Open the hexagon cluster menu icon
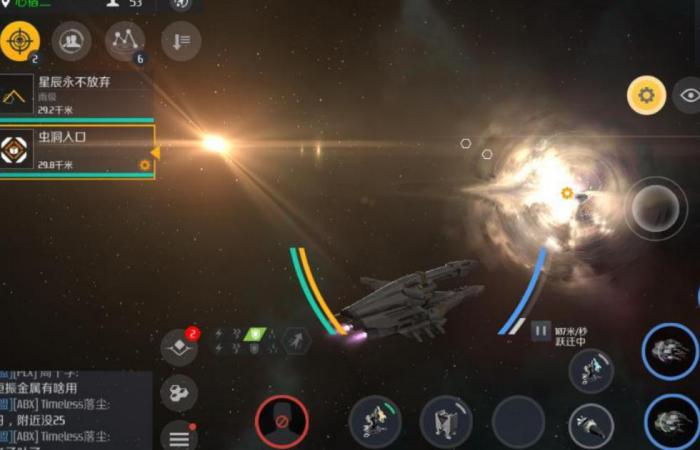This screenshot has width=700, height=450. (x=179, y=392)
